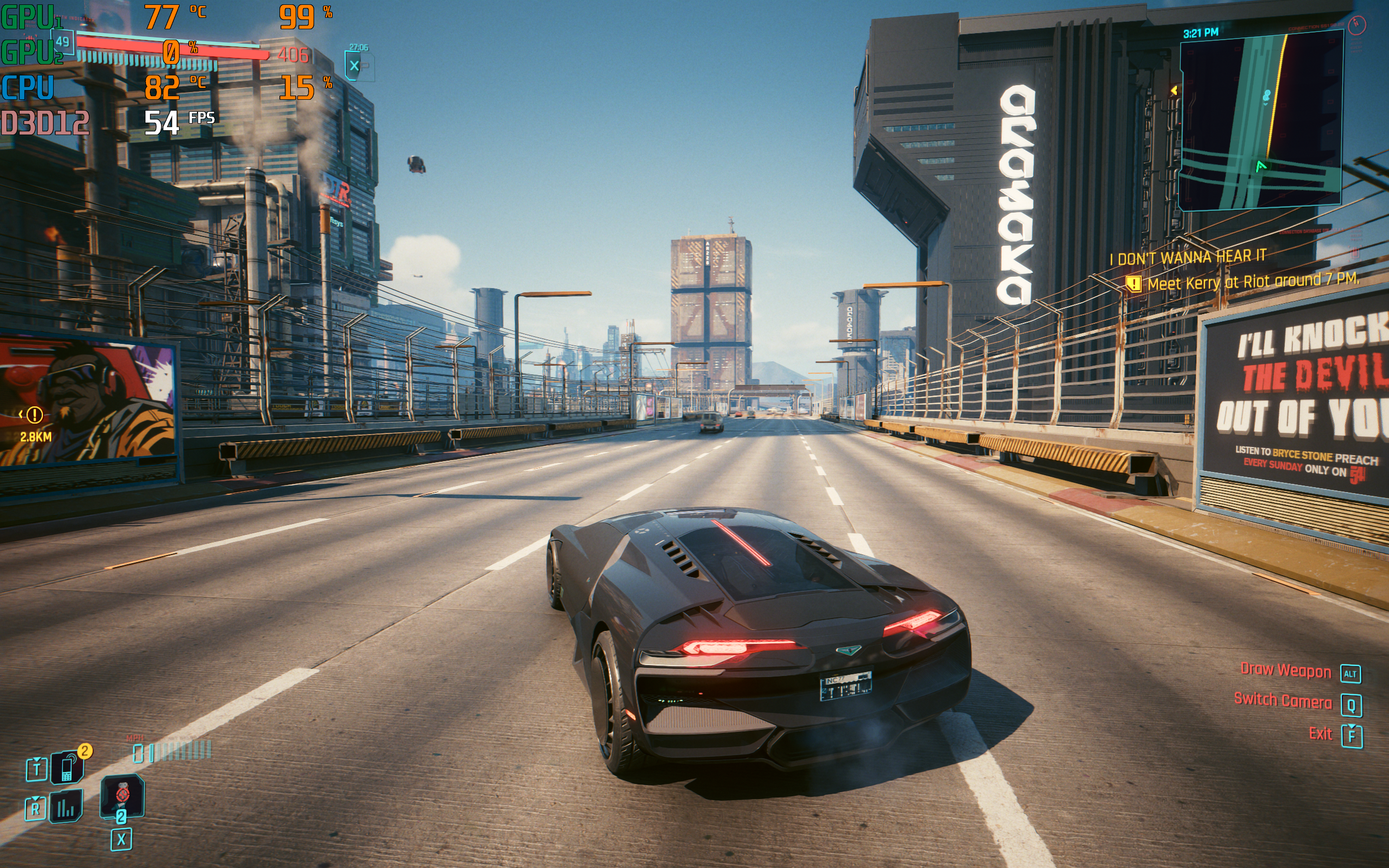This screenshot has height=868, width=1389.
Task: Open the radio equalizer bars icon
Action: coord(66,807)
